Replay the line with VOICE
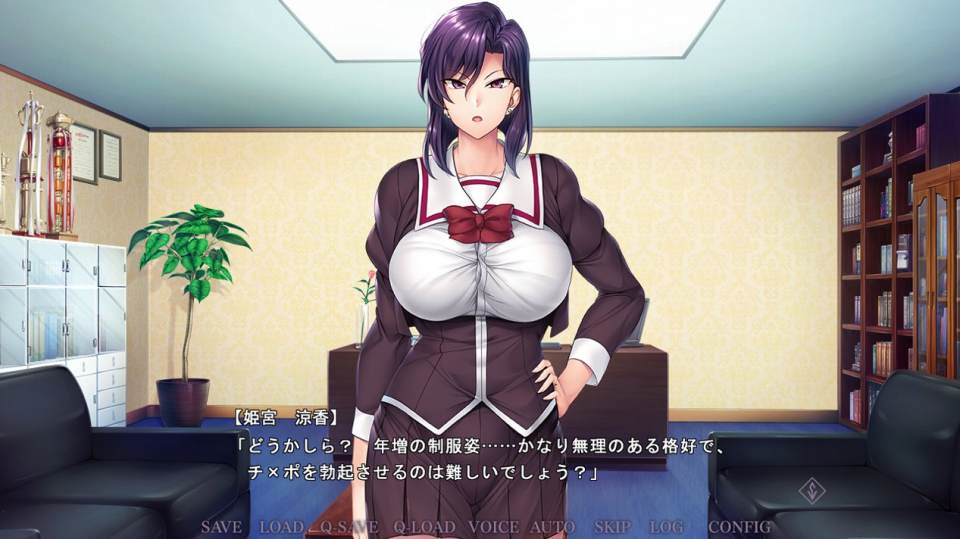960x539 pixels. click(x=493, y=526)
